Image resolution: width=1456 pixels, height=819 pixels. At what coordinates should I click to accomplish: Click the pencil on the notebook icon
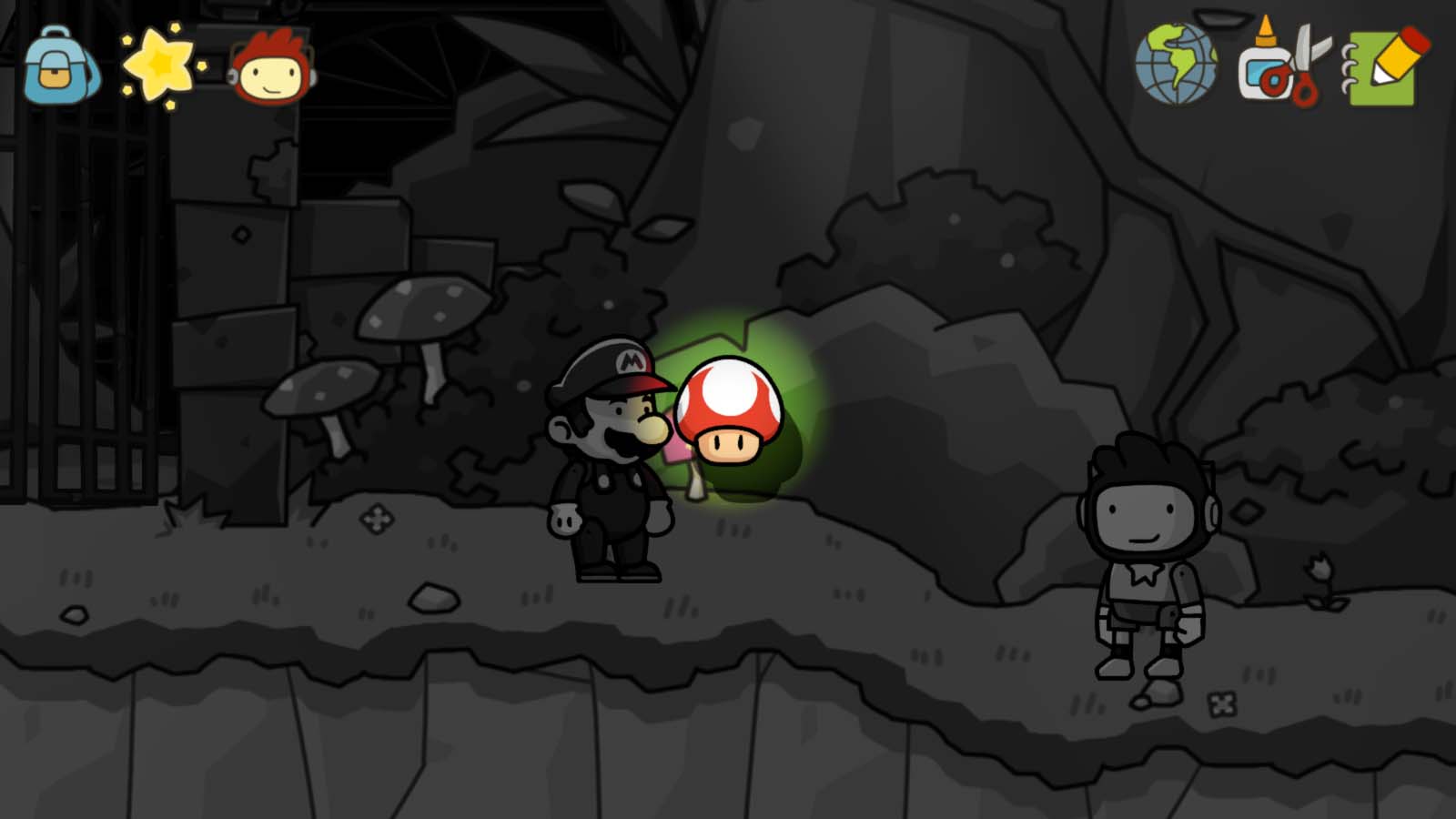click(x=1394, y=59)
